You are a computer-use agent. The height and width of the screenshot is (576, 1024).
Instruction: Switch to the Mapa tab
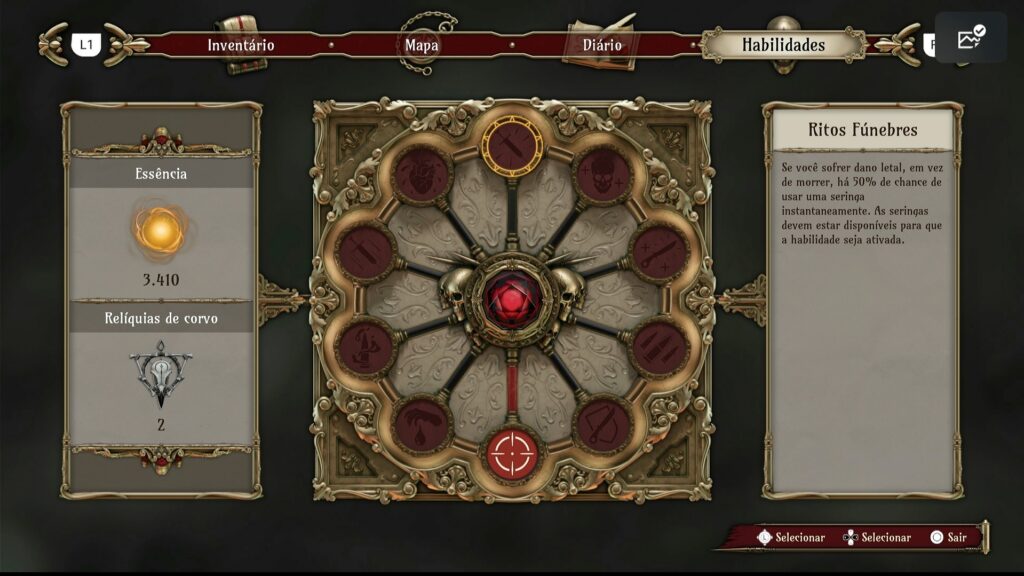click(x=421, y=45)
